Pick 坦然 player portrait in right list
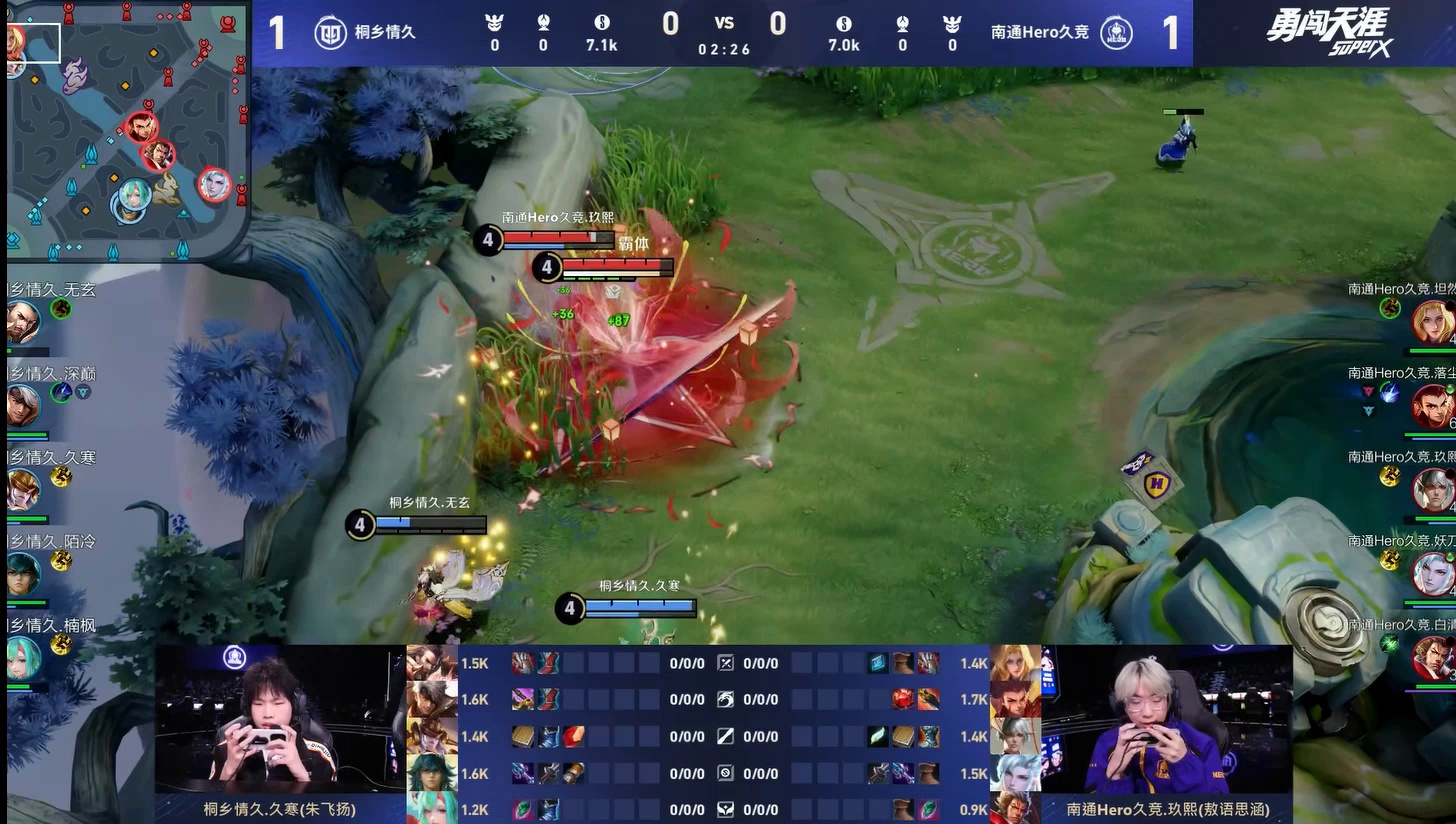The height and width of the screenshot is (824, 1456). click(1433, 322)
